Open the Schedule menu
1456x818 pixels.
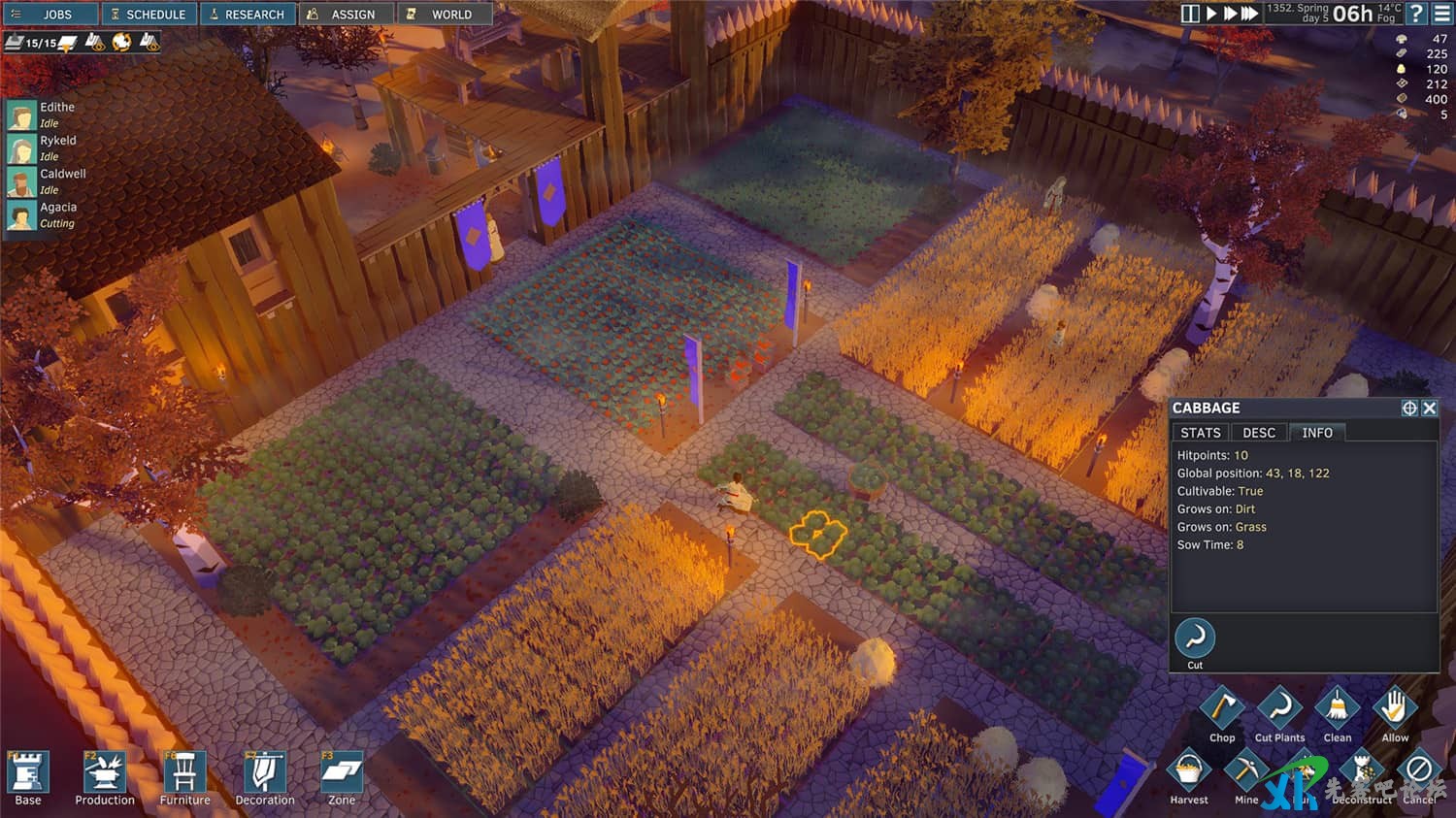149,15
